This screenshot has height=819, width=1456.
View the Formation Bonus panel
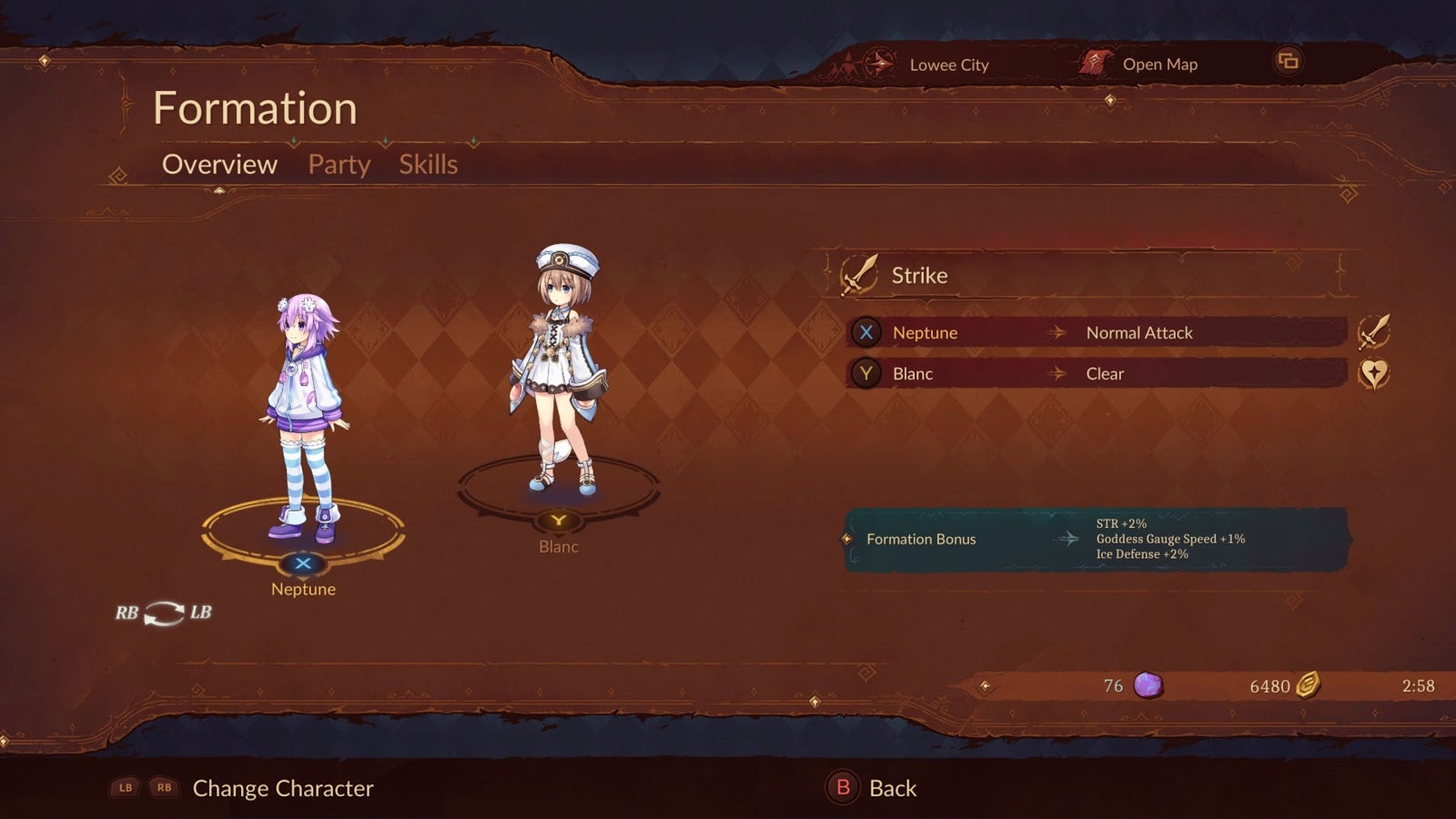1096,540
